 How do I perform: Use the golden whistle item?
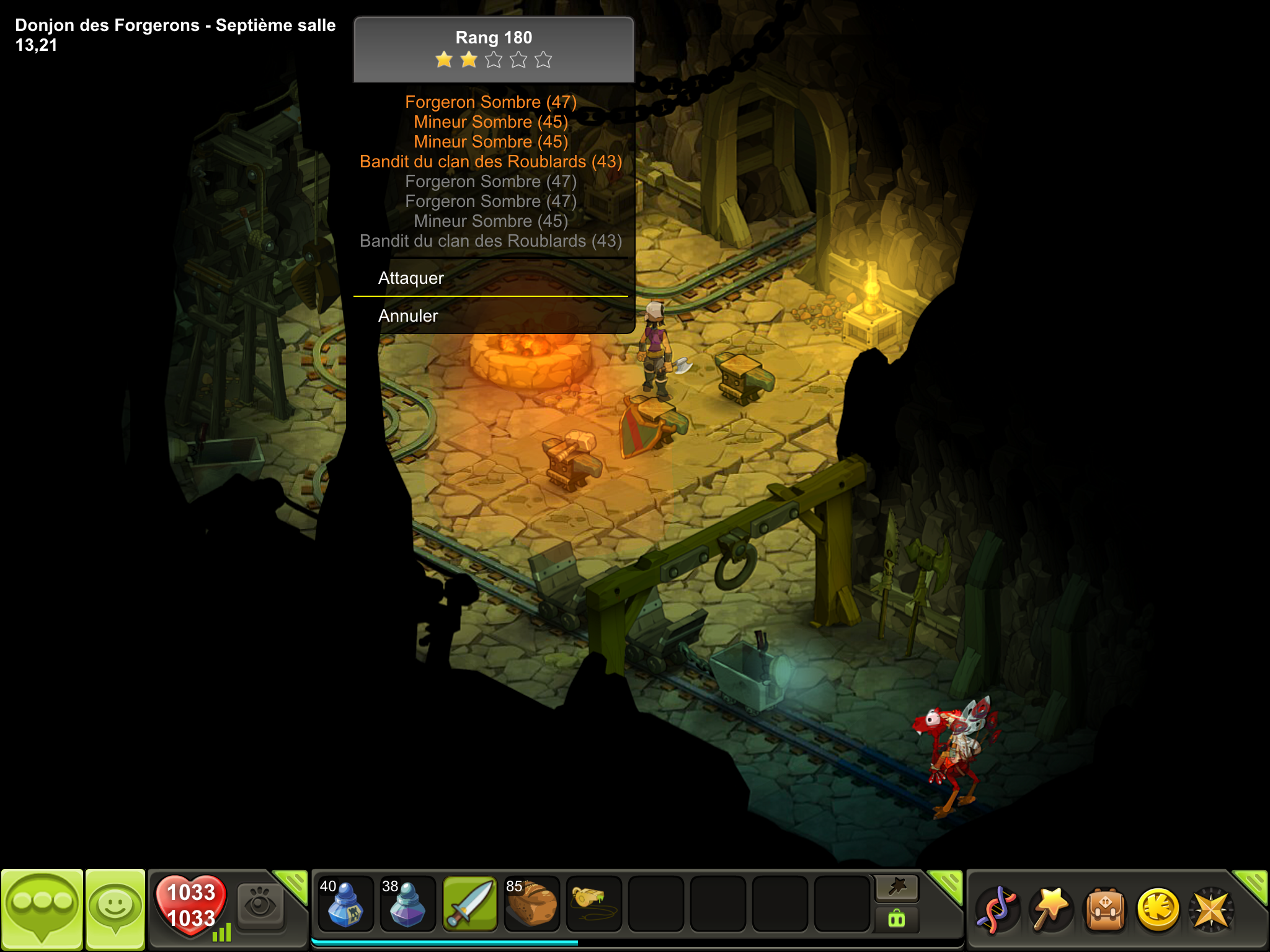click(593, 905)
